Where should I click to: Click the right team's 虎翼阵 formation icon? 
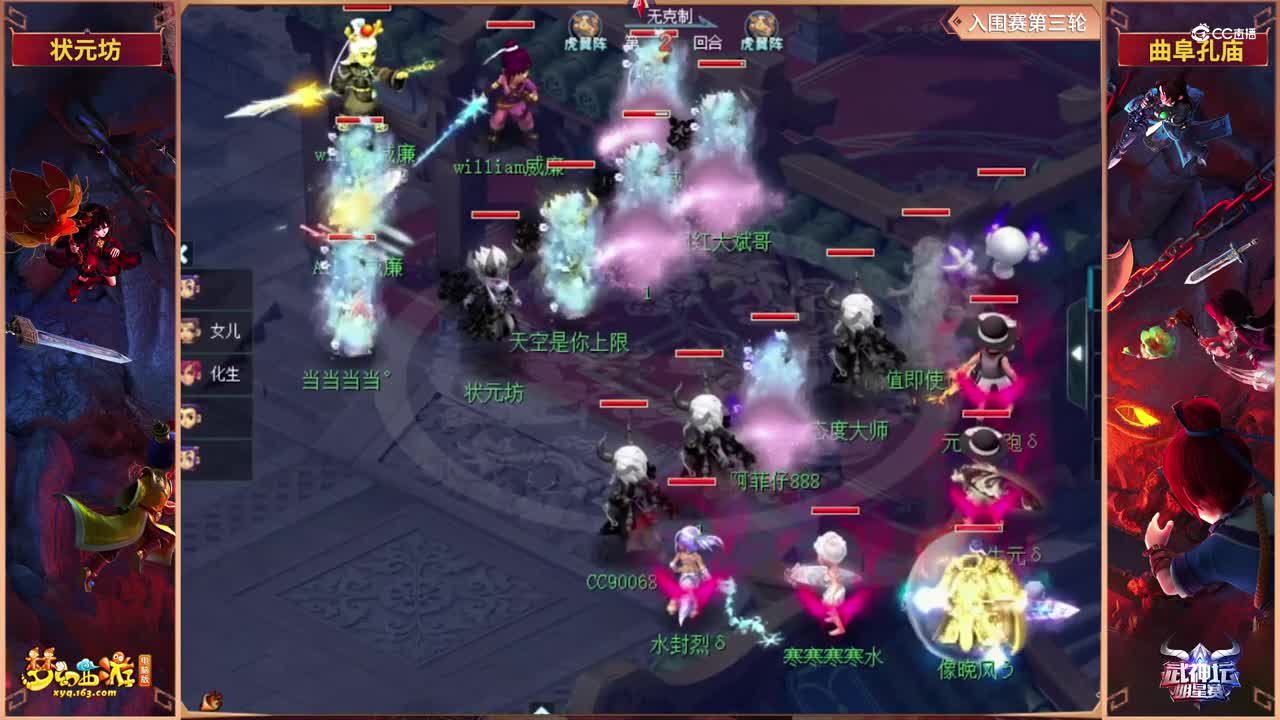[764, 22]
